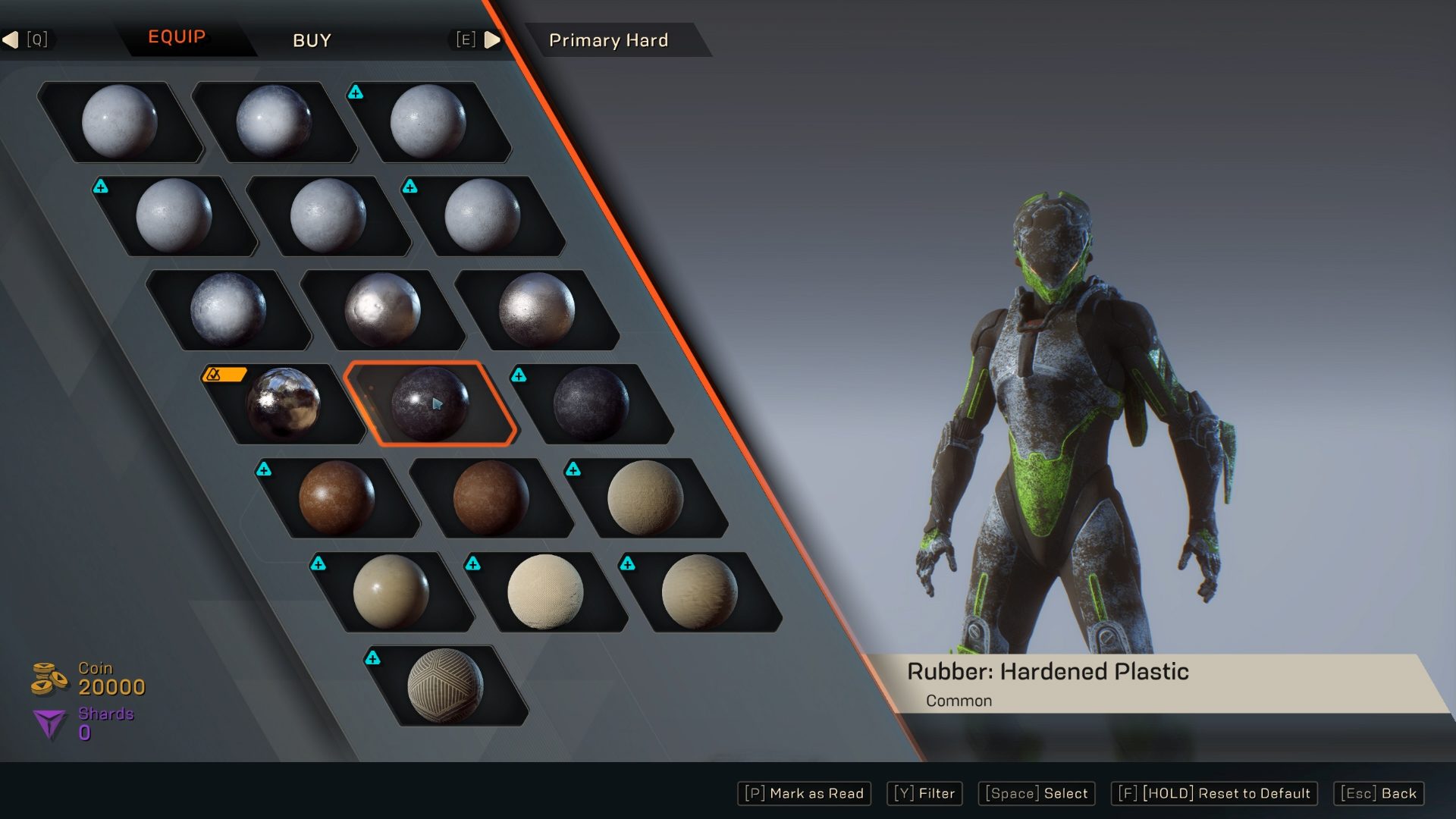Click the left arrow to previous category
1456x819 pixels.
[11, 39]
